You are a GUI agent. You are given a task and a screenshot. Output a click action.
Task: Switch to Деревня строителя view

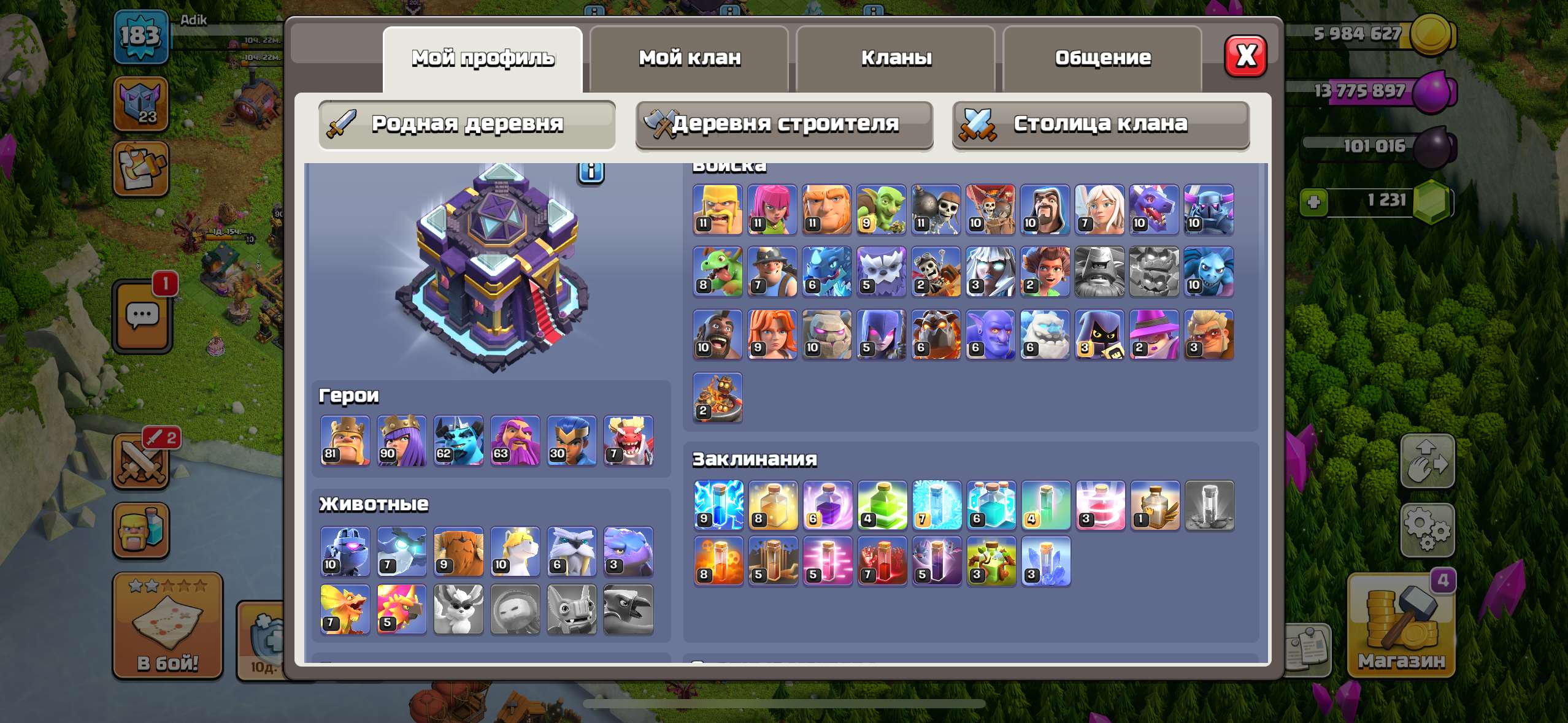[784, 124]
